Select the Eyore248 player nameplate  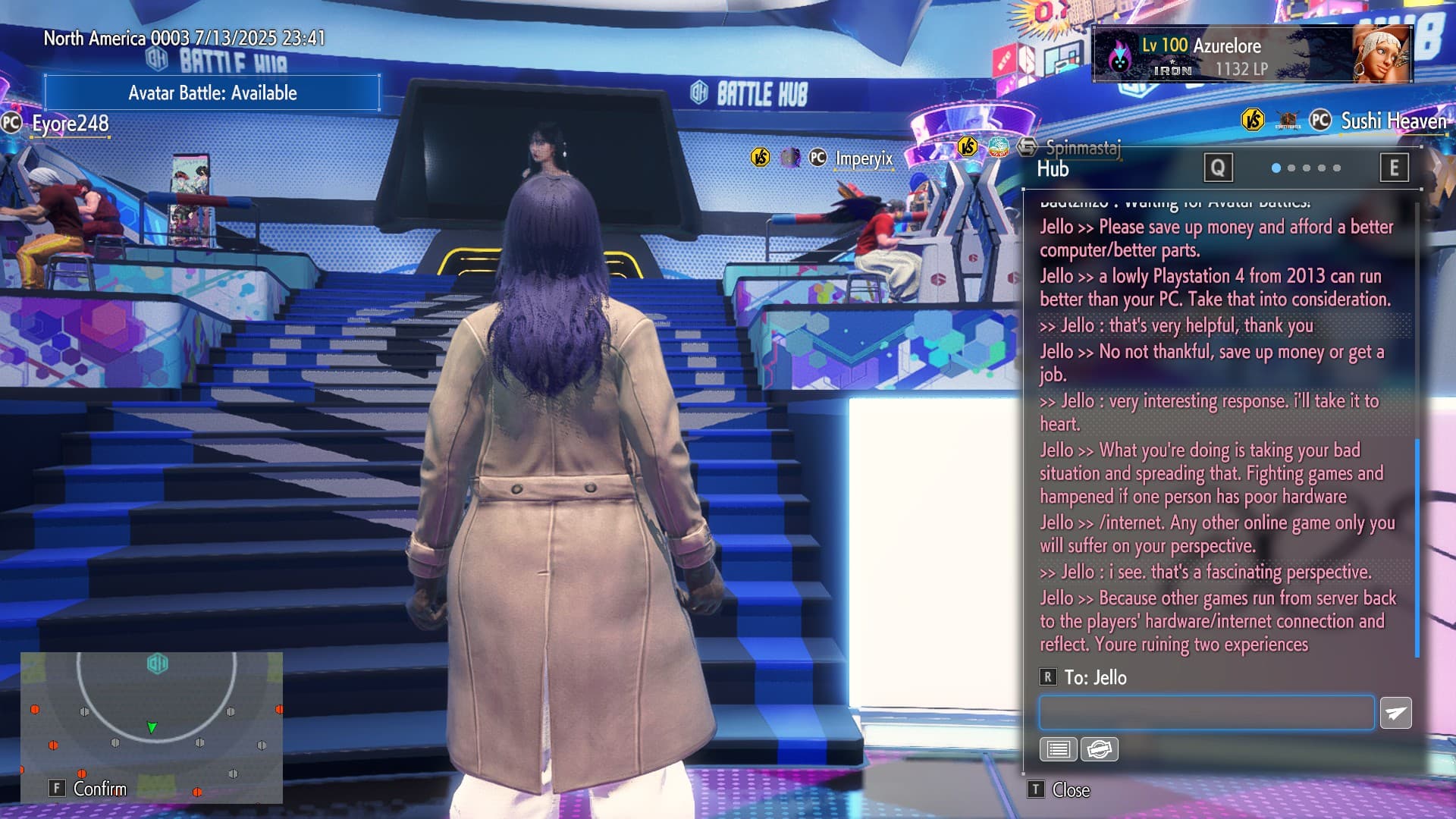[70, 124]
